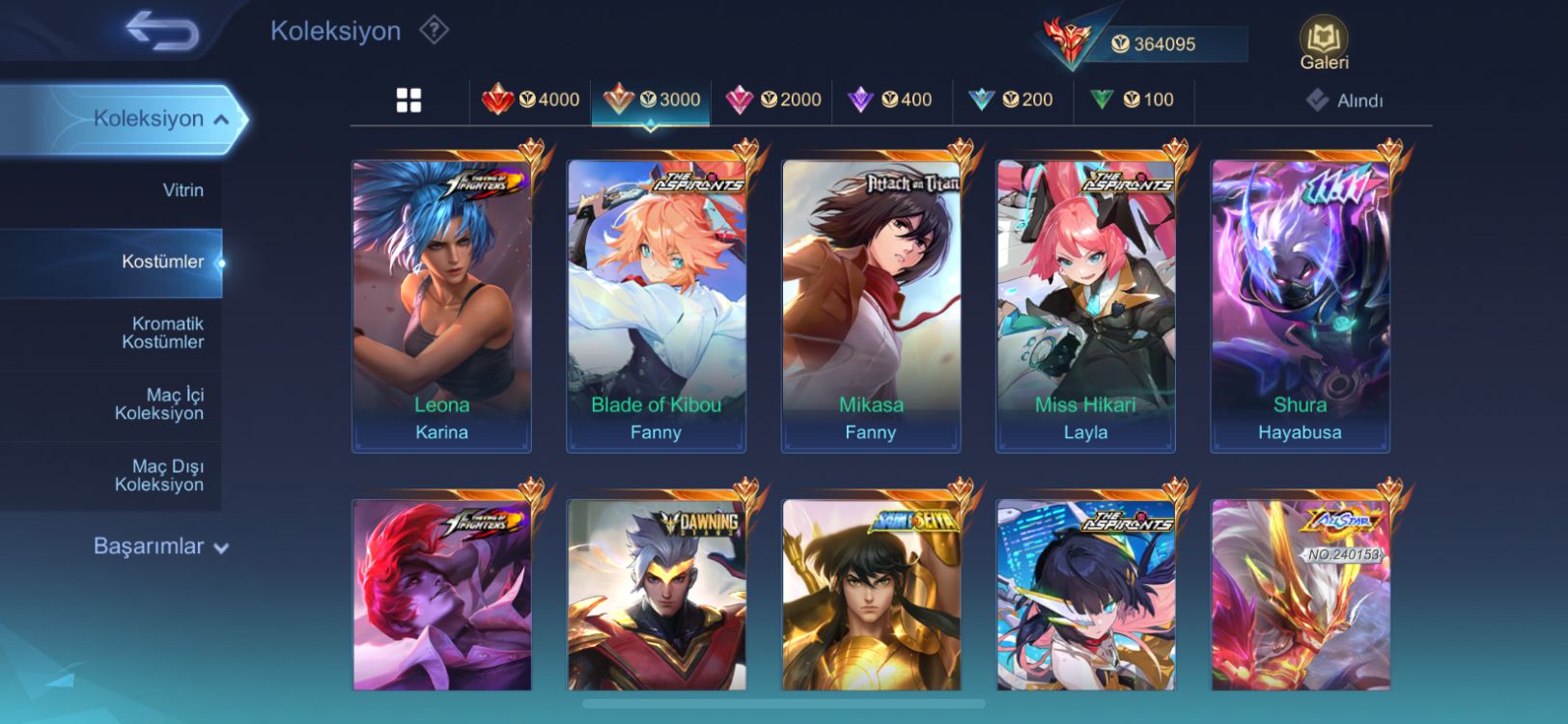
Task: Open Maç Dışı Koleksiyon section
Action: coord(160,475)
